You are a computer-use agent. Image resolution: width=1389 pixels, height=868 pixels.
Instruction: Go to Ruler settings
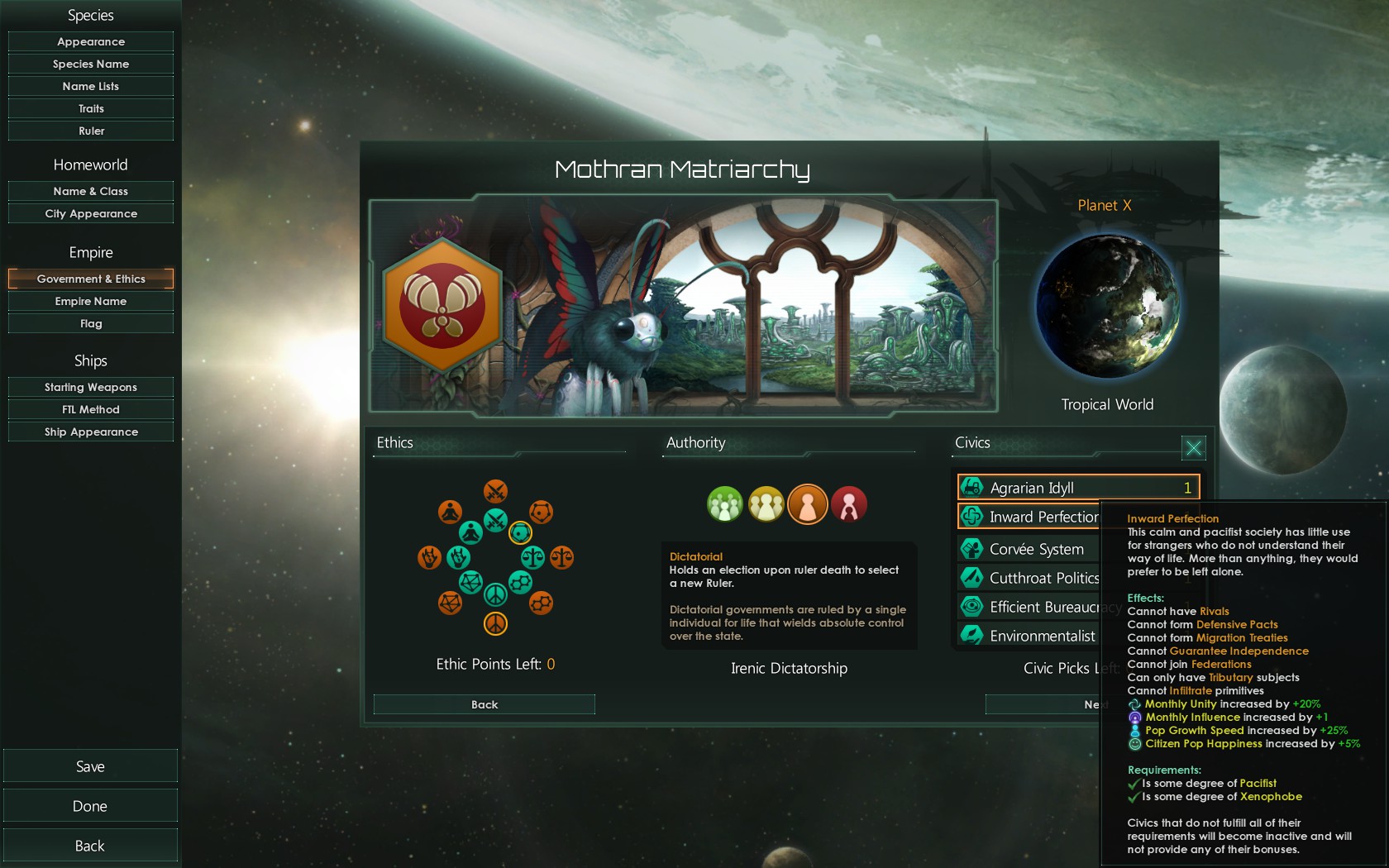click(x=91, y=131)
